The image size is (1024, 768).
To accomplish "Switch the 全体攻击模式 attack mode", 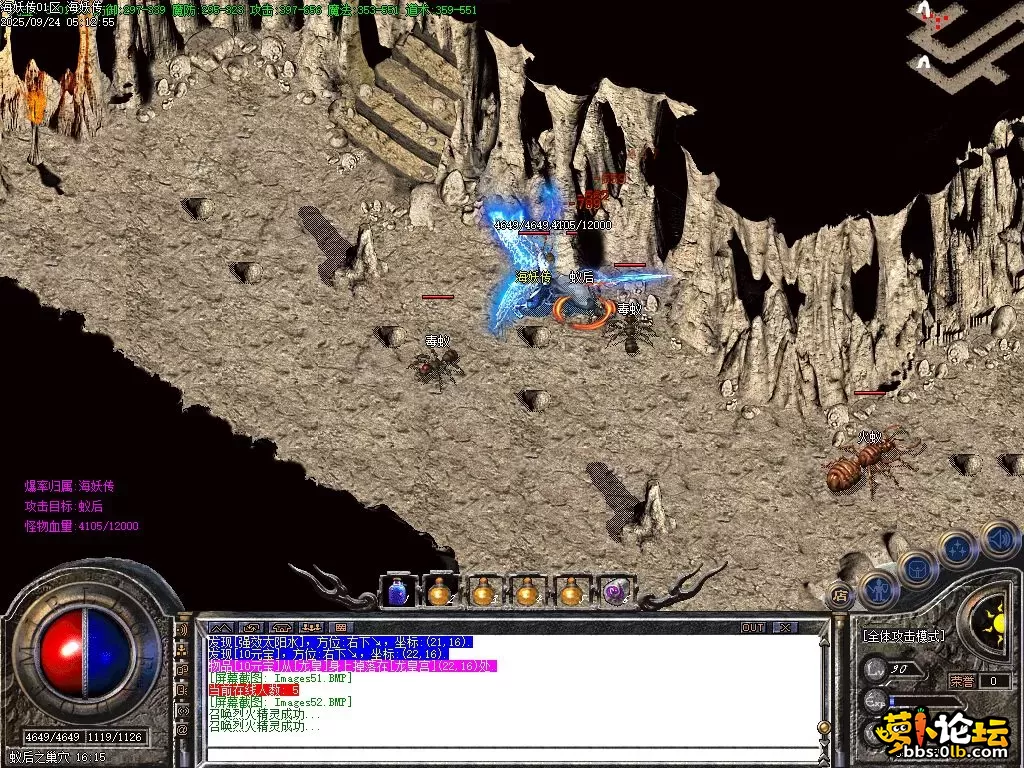I will pos(903,636).
